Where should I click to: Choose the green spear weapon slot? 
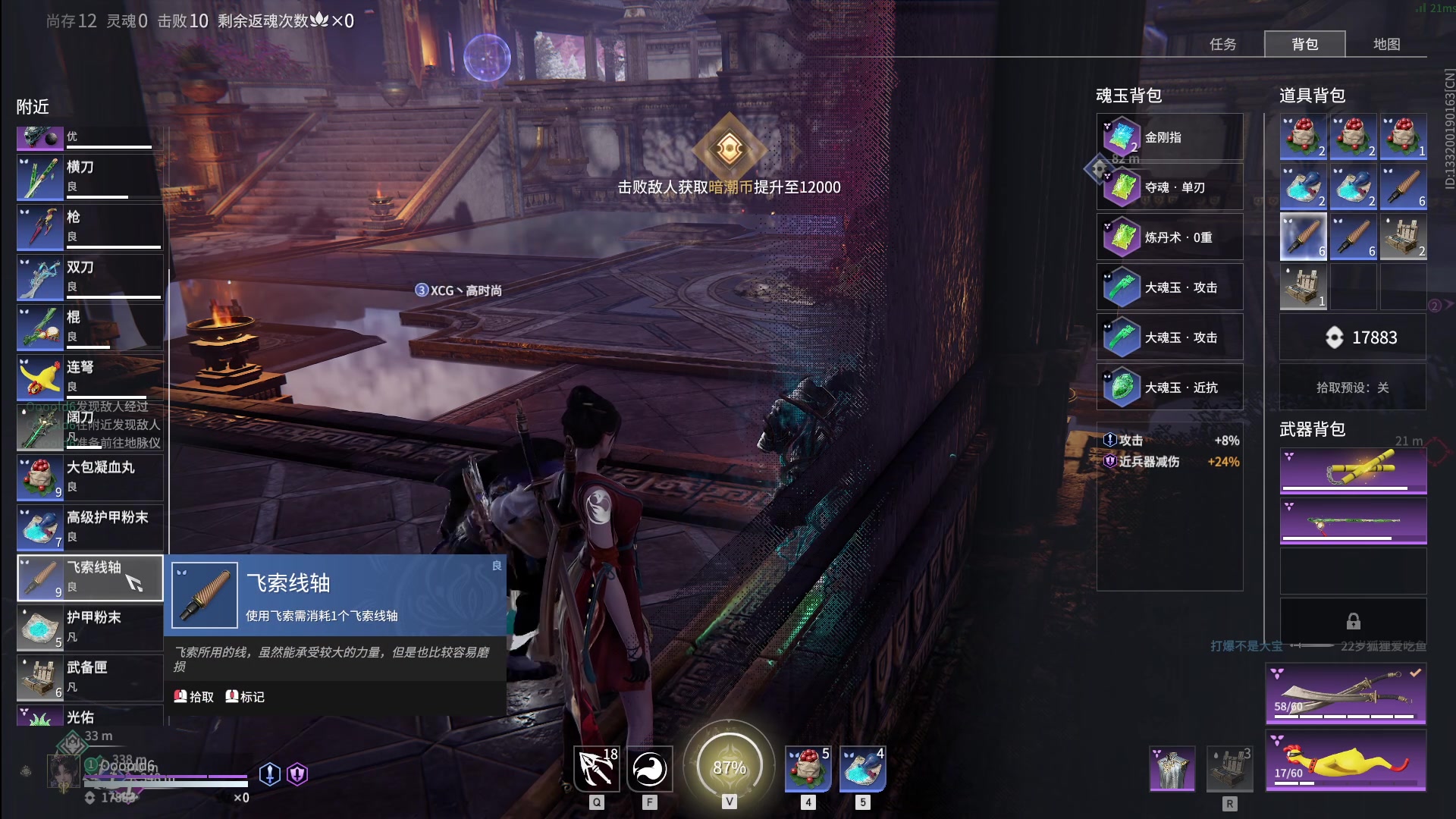(x=1353, y=521)
